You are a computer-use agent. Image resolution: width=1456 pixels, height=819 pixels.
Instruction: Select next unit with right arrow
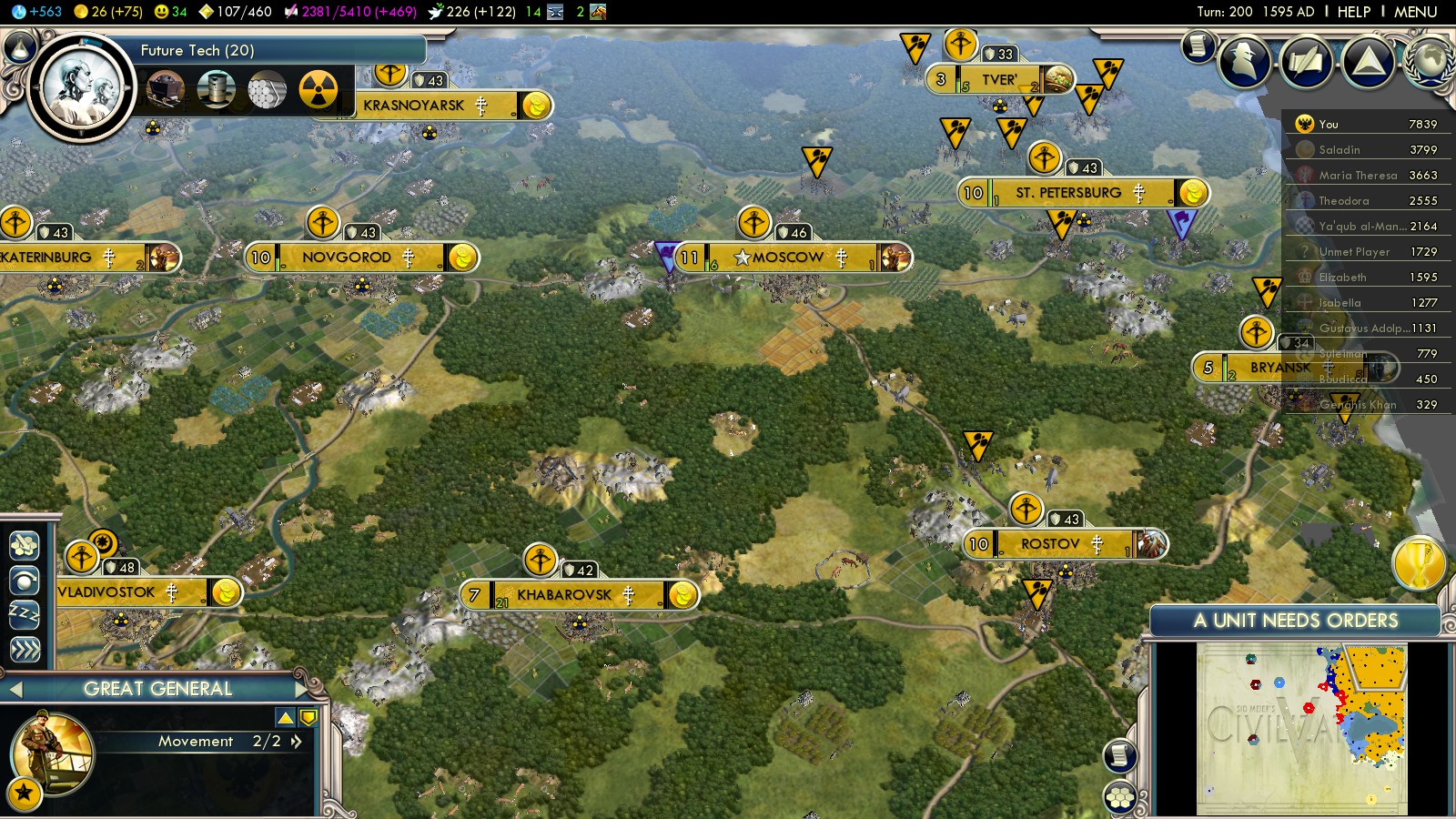302,689
